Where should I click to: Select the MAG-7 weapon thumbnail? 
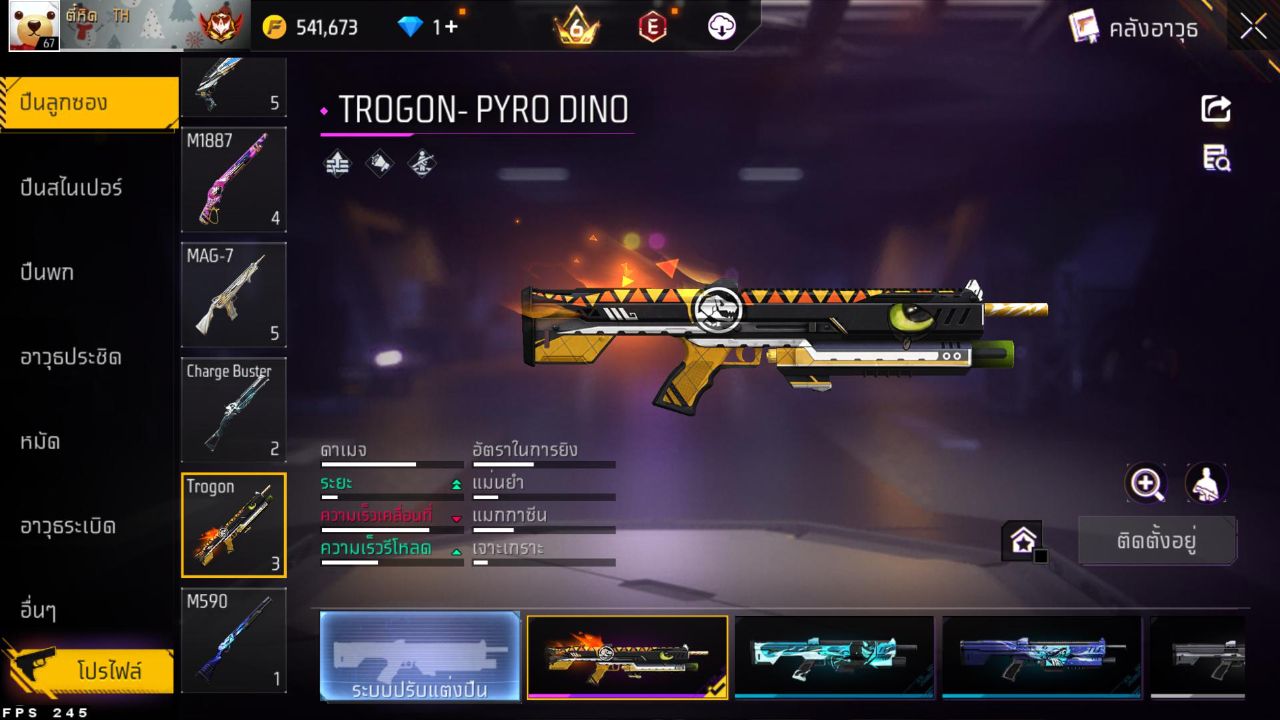[x=233, y=295]
